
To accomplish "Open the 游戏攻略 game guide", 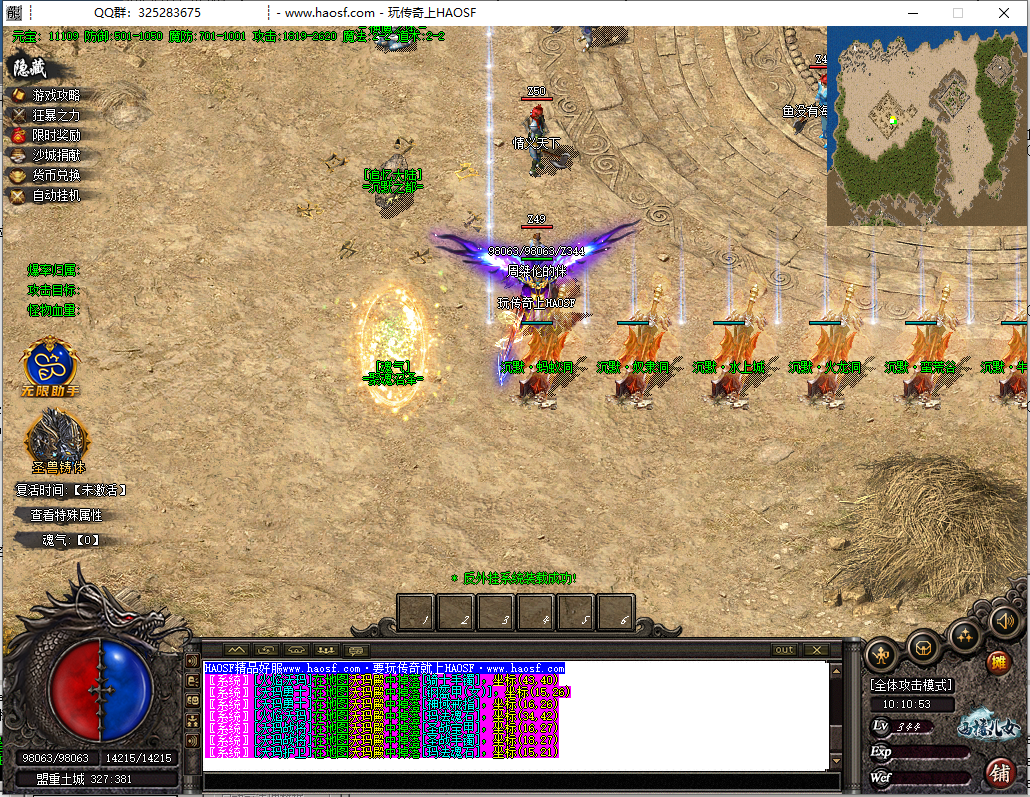I will click(x=56, y=95).
